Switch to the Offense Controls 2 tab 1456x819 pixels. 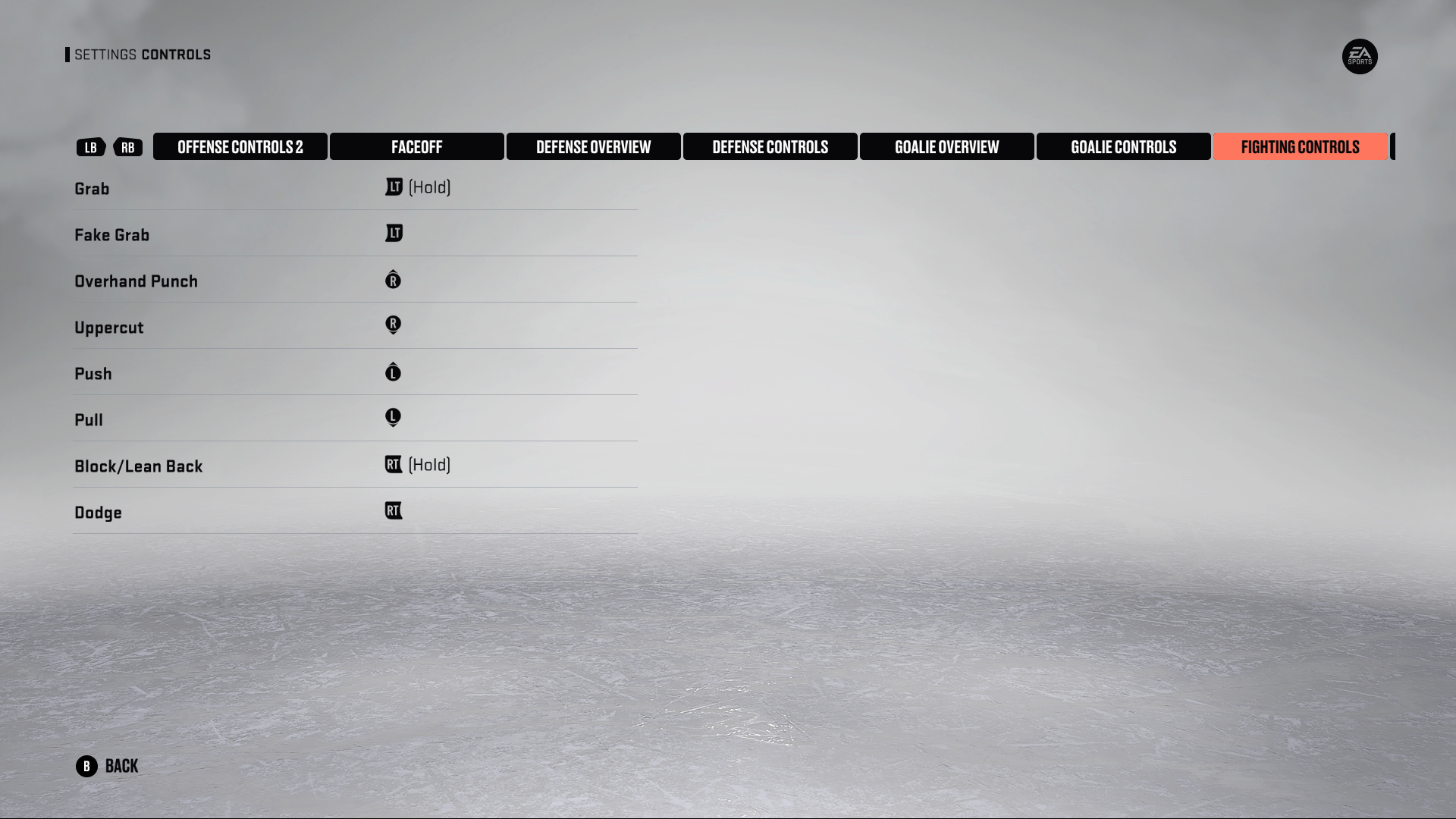click(240, 146)
